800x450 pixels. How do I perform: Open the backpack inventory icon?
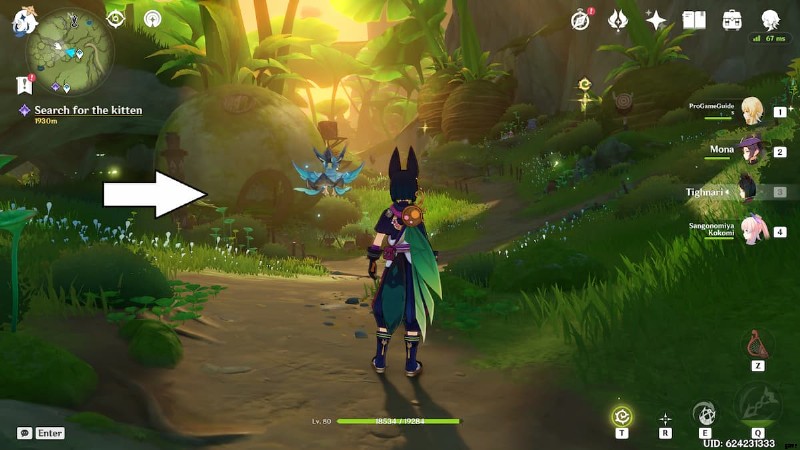point(732,19)
